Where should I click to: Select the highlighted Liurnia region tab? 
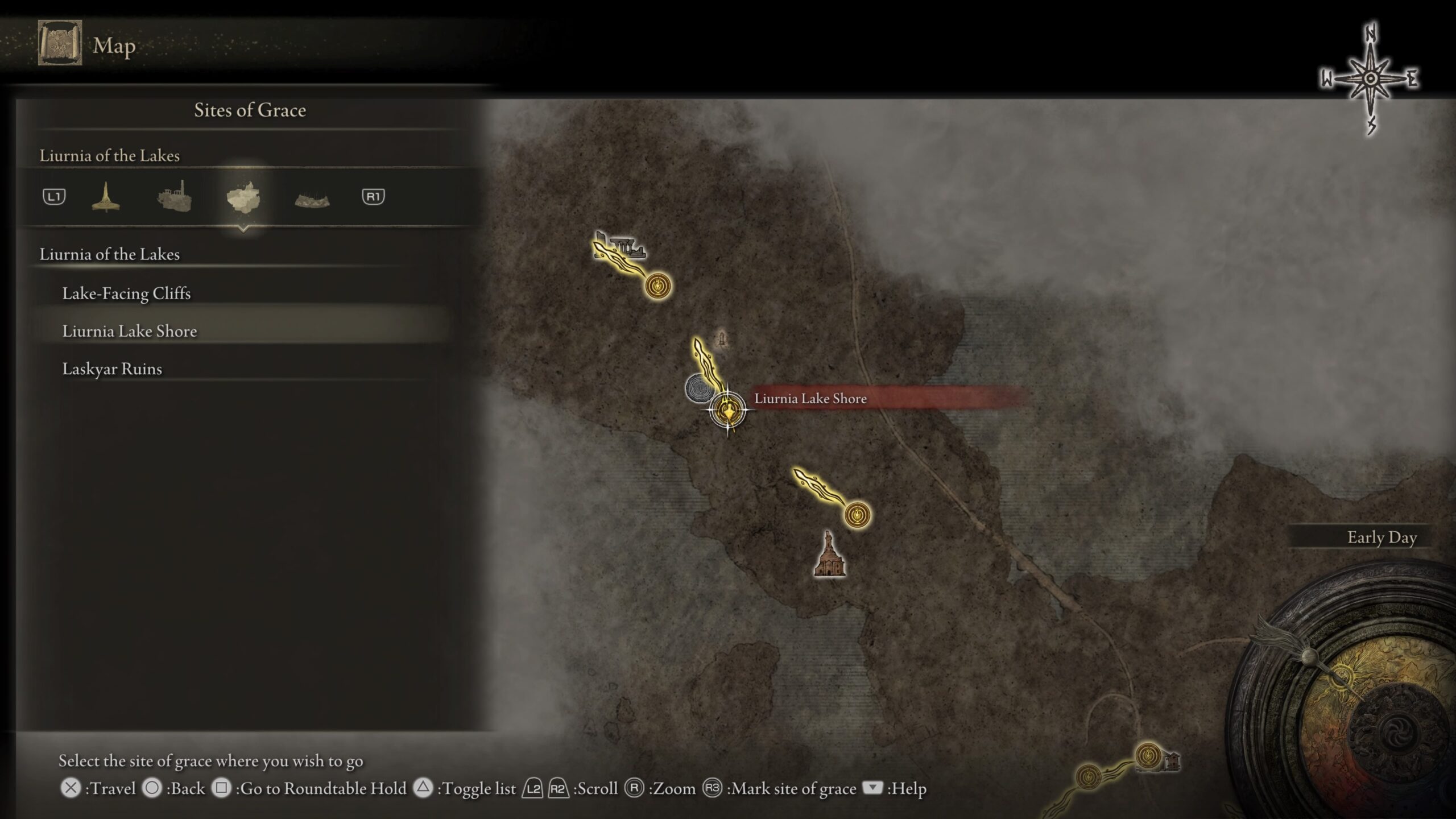click(243, 196)
